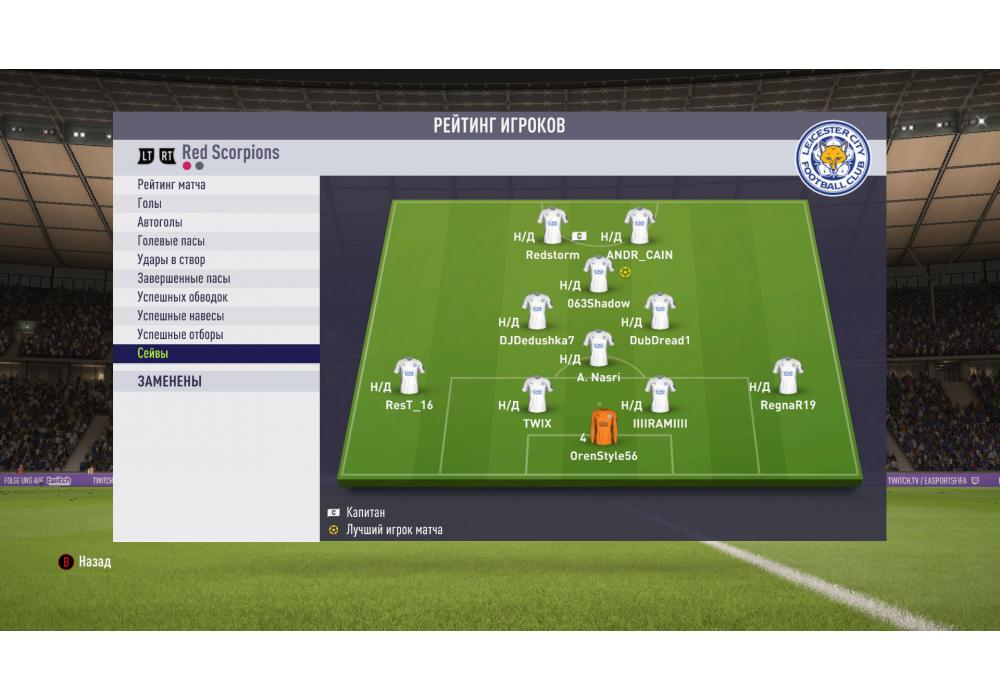Screen dimensions: 1000x700
Task: Select midfielder A. Nasri
Action: (x=598, y=348)
